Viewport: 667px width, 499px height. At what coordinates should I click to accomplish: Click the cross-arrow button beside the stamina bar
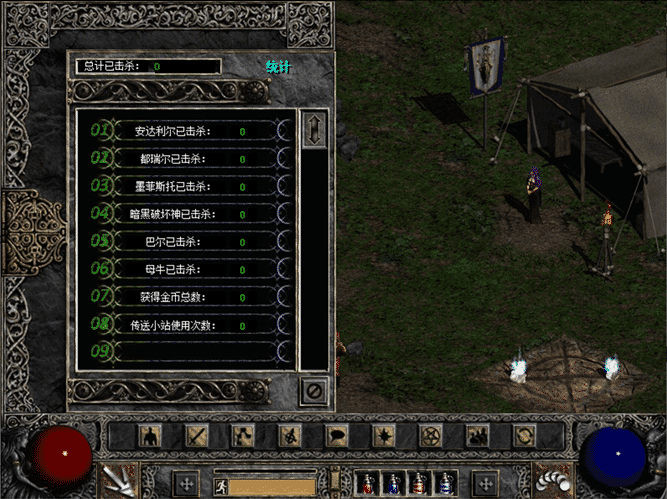[187, 485]
